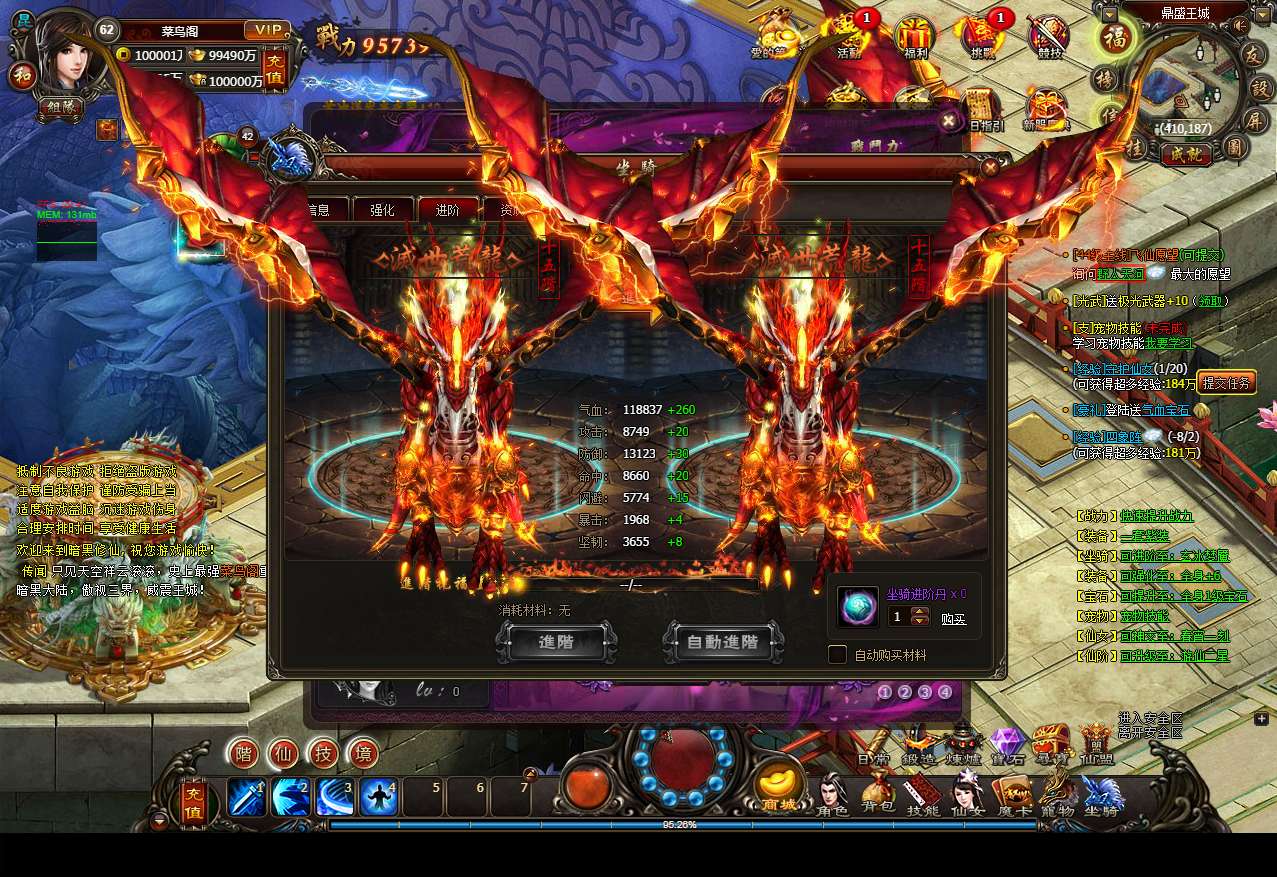Image resolution: width=1277 pixels, height=877 pixels.
Task: Open the 活動 events icon
Action: pos(849,37)
